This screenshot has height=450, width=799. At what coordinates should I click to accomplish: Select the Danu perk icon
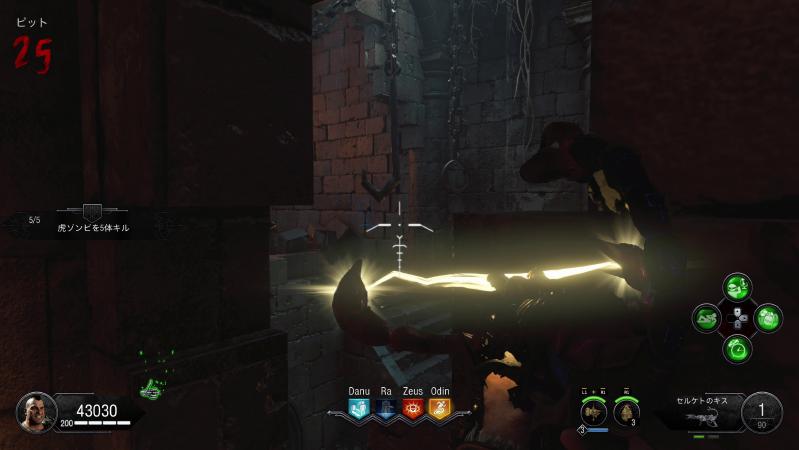point(359,408)
